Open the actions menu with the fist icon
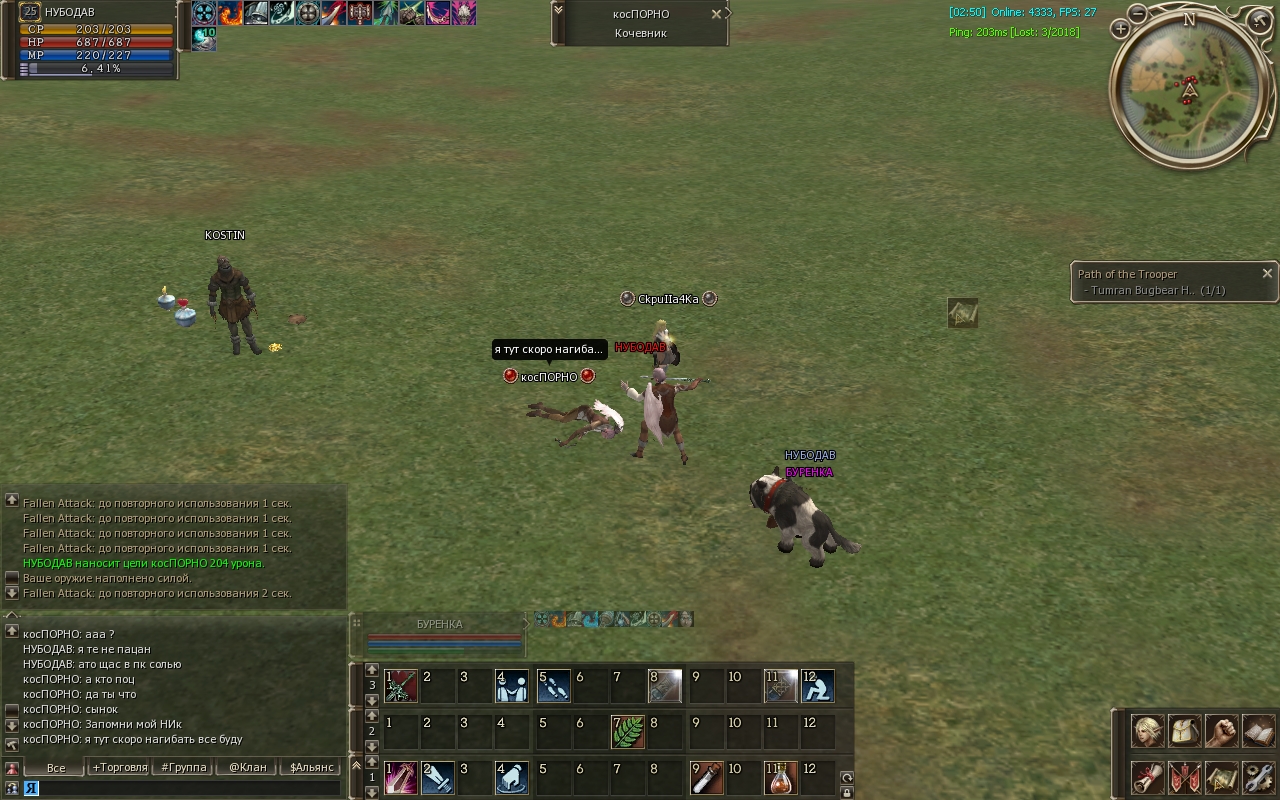Viewport: 1280px width, 800px height. pyautogui.click(x=1221, y=731)
